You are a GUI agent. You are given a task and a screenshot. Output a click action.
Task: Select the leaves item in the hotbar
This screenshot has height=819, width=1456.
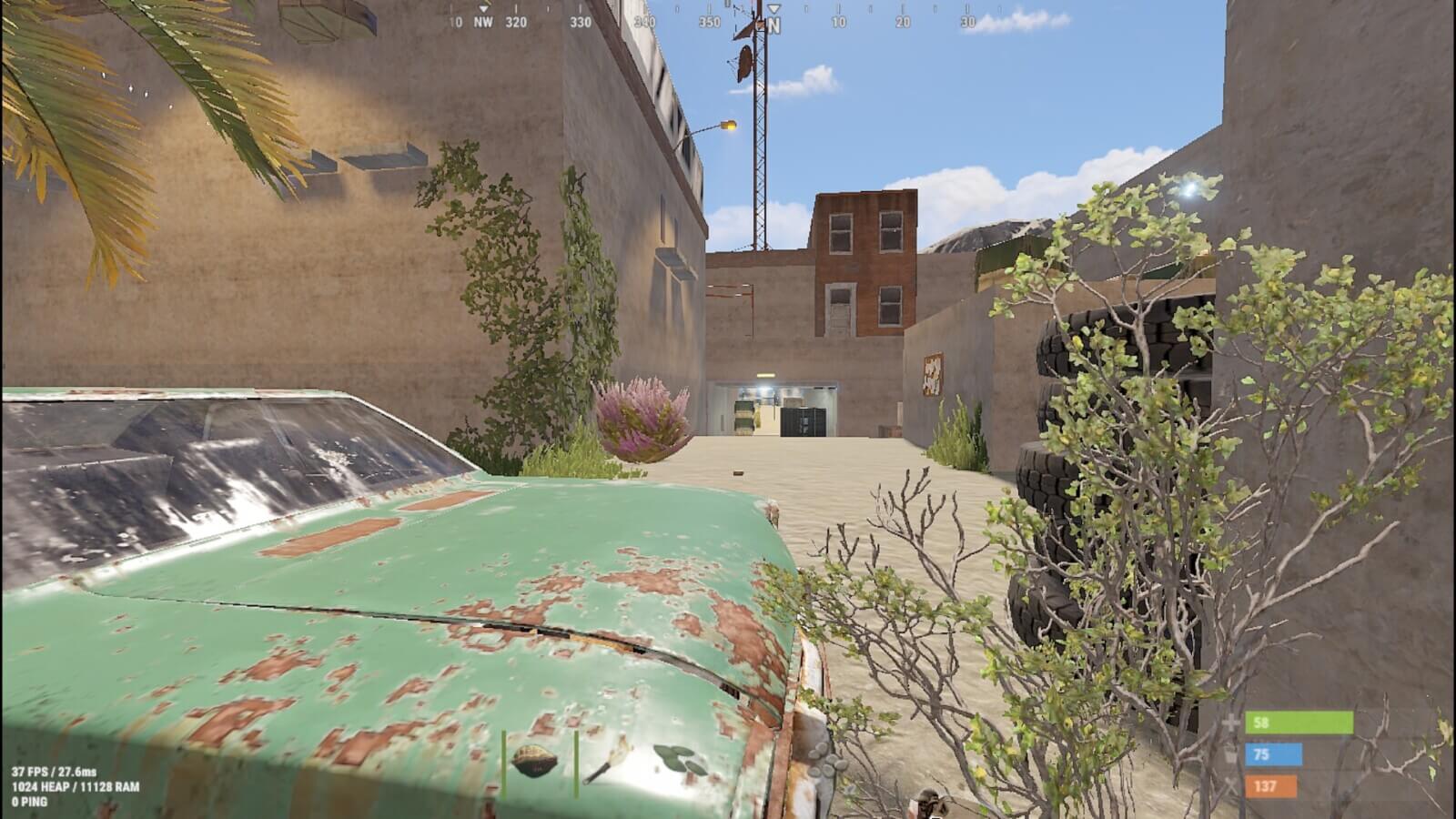click(678, 760)
